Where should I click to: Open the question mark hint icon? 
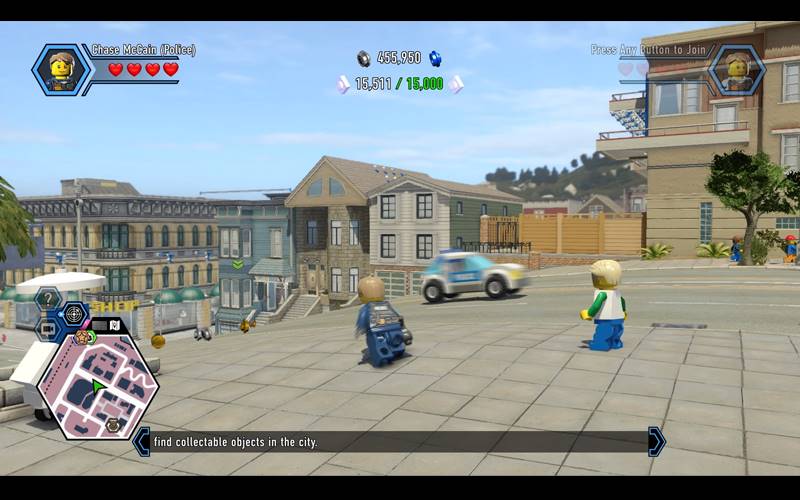[47, 299]
